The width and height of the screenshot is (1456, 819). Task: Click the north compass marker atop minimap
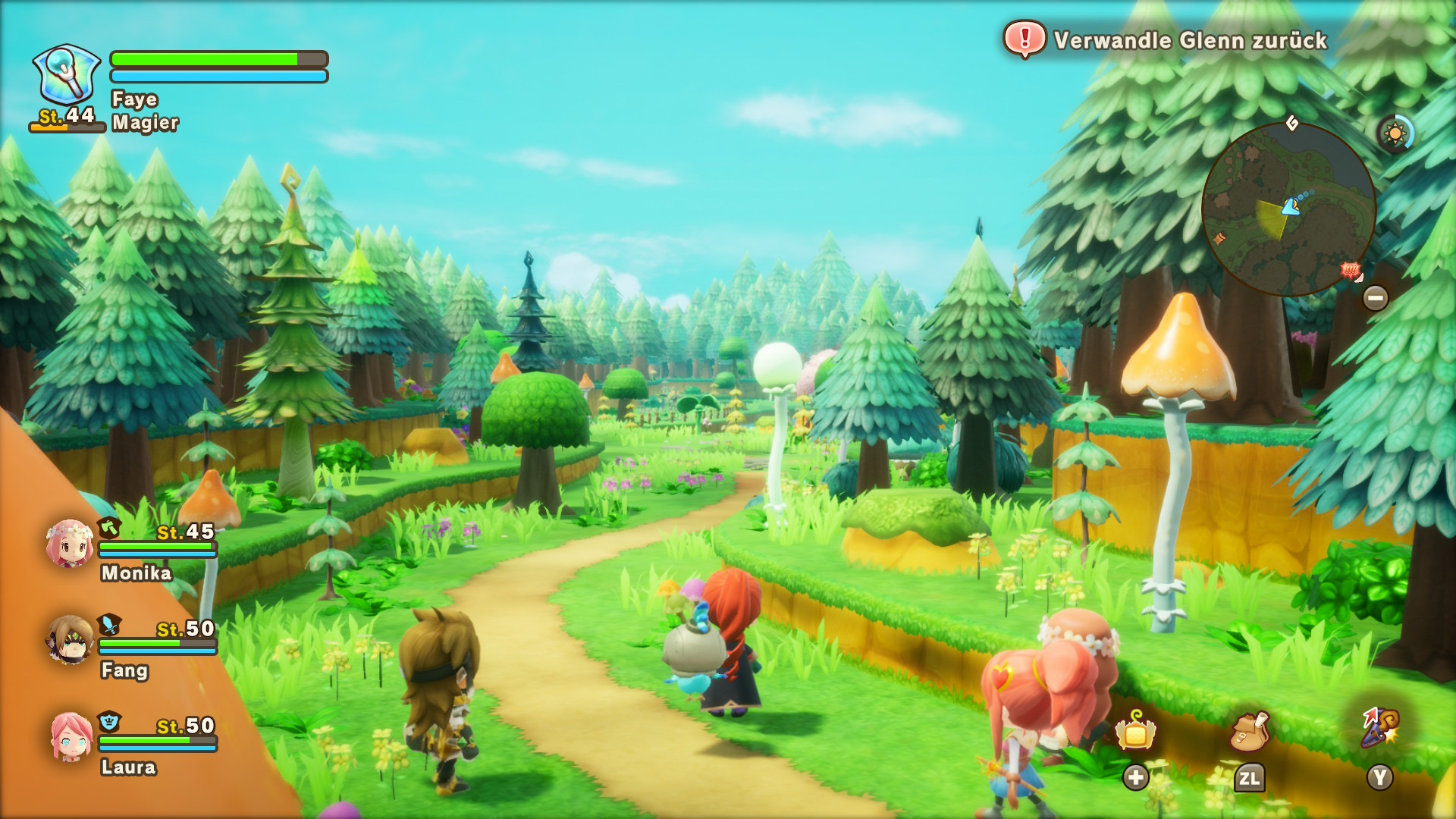coord(1292,123)
